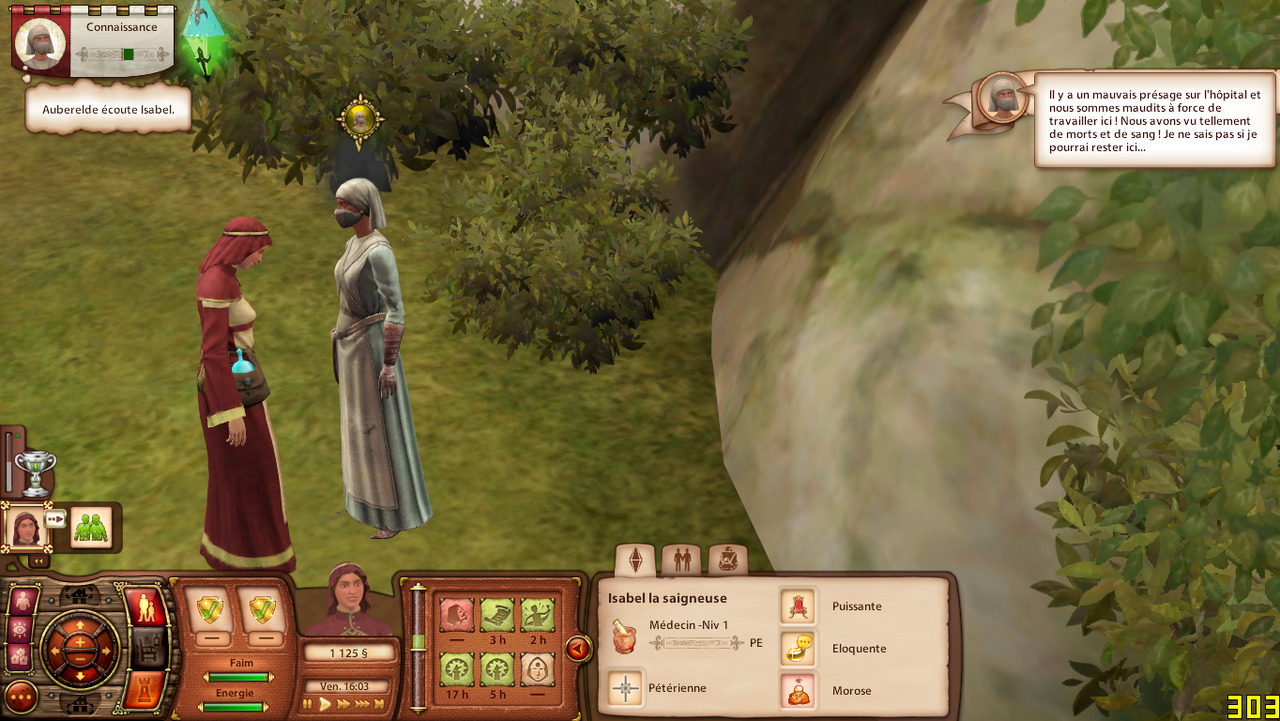
Task: Select Isabel's portrait in the hero list
Action: (26, 526)
